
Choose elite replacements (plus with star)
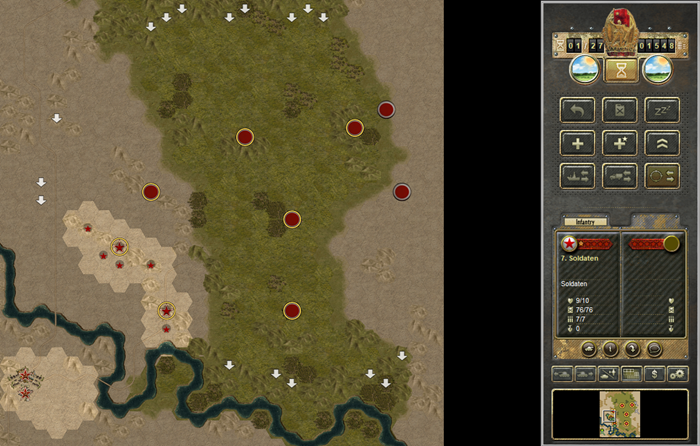(x=620, y=143)
